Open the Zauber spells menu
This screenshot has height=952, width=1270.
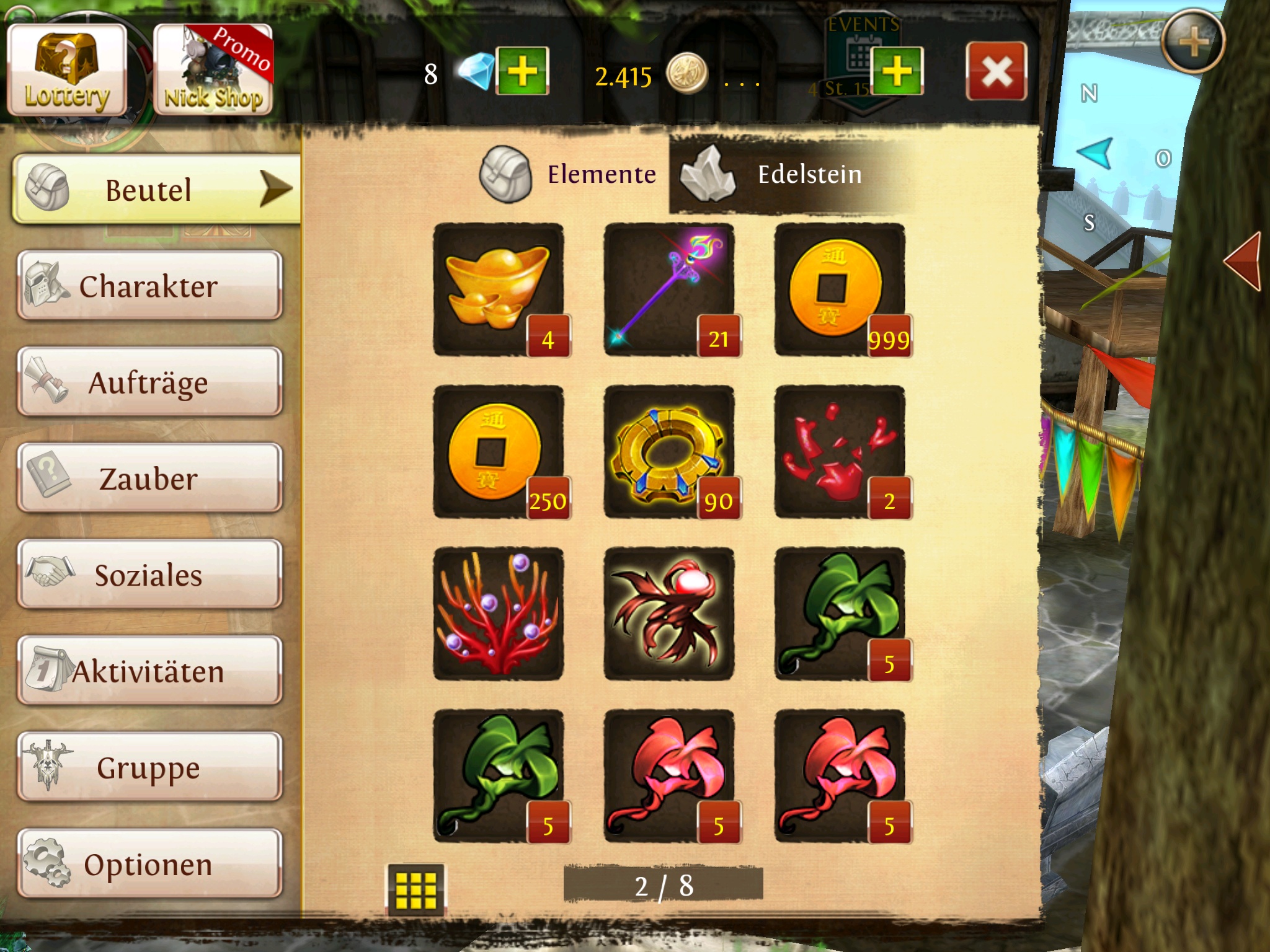[149, 478]
